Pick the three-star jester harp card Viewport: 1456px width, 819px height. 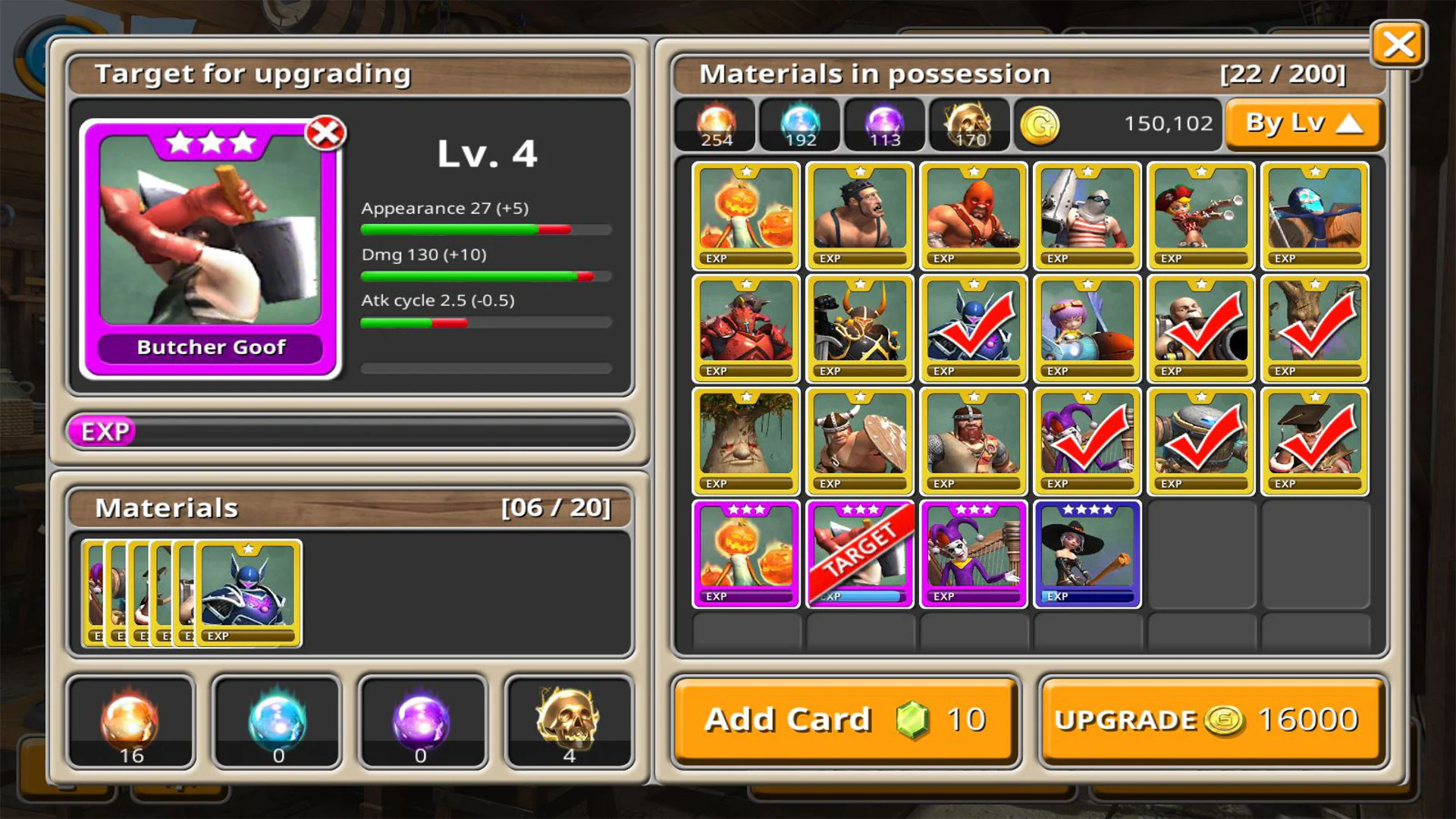click(973, 554)
